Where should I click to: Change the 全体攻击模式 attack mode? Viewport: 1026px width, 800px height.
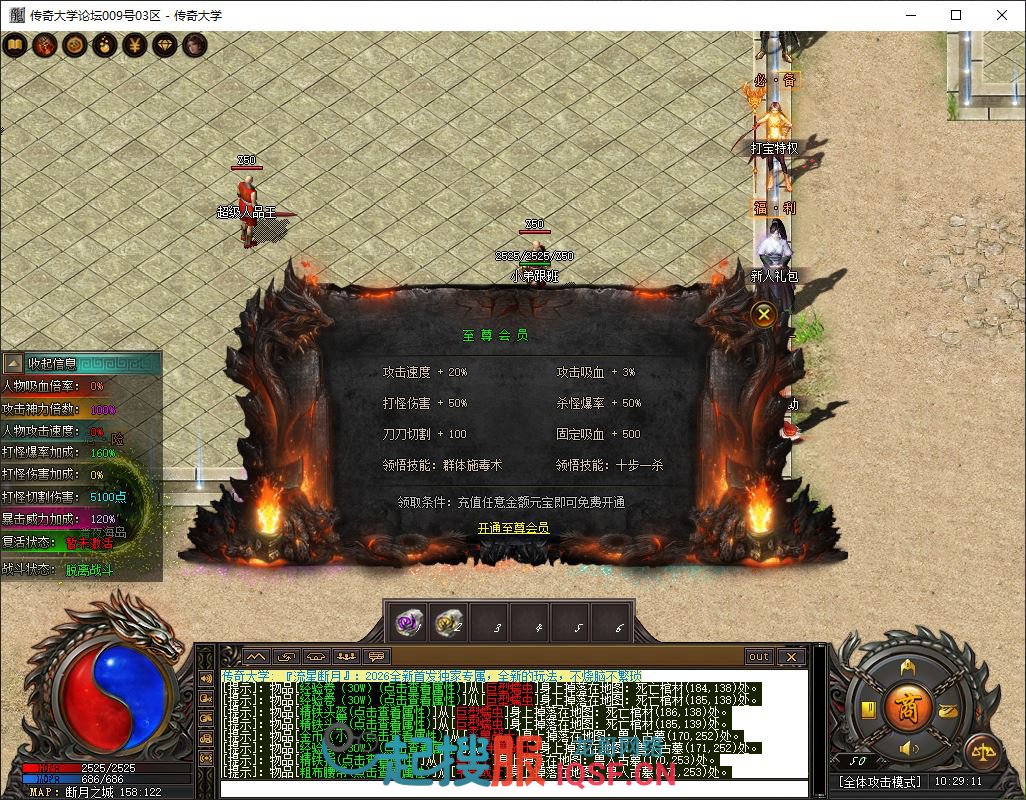[x=879, y=781]
